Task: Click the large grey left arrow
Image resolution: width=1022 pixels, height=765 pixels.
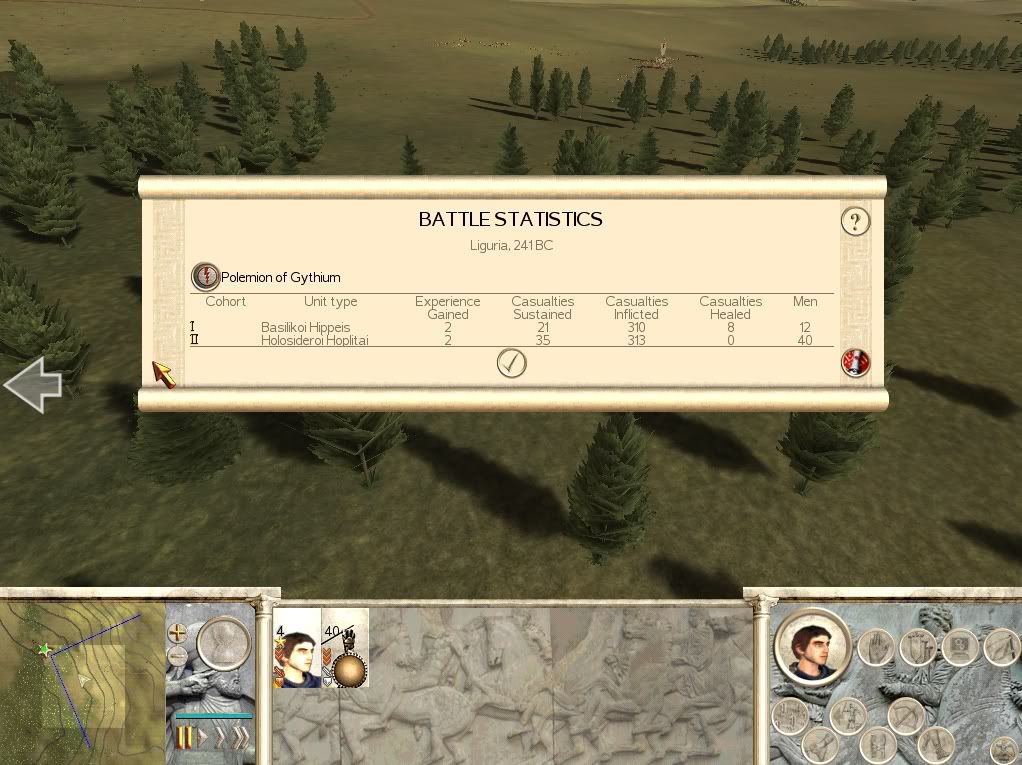Action: (x=33, y=385)
